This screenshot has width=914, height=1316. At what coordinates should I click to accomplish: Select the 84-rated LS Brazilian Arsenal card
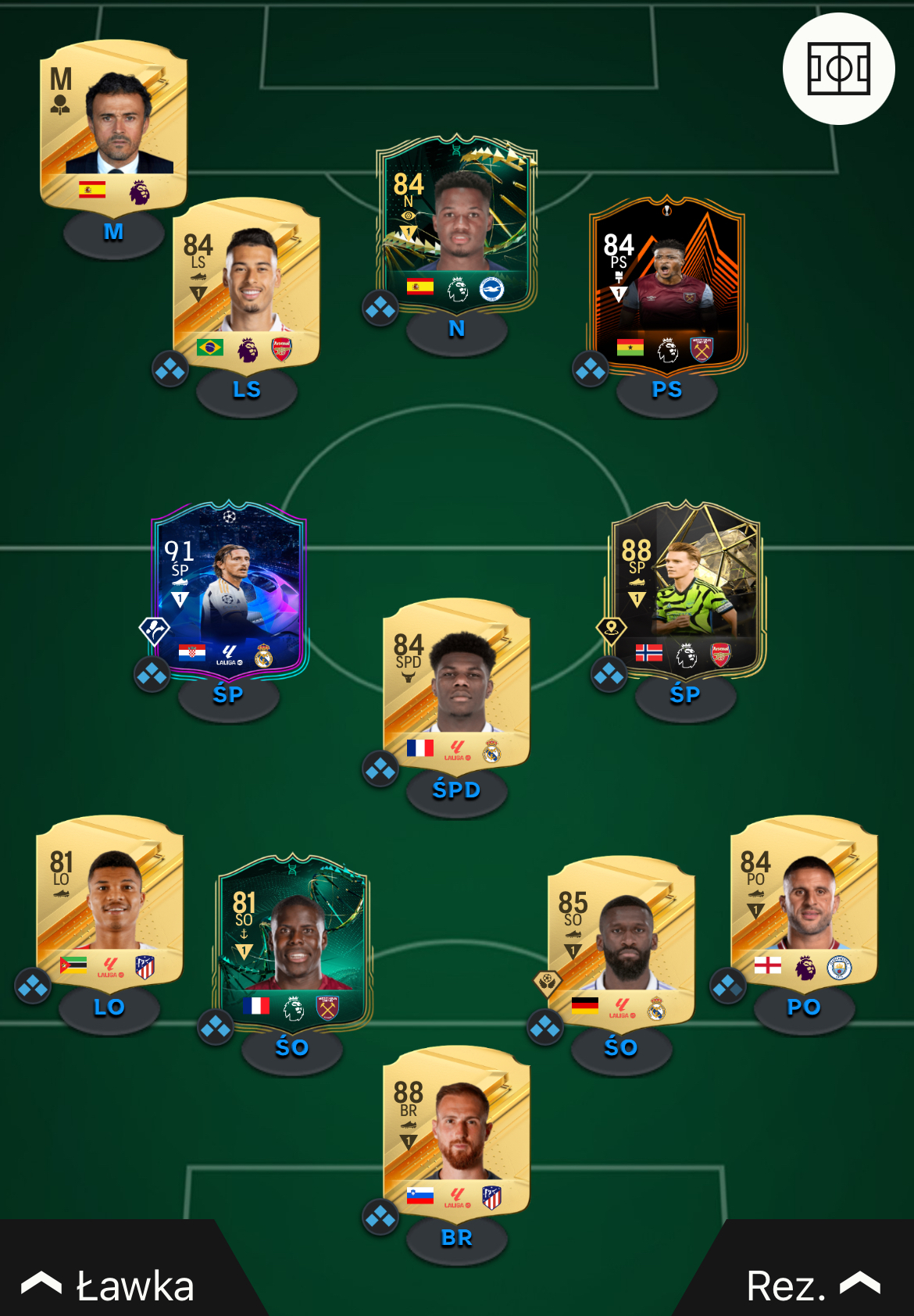246,283
